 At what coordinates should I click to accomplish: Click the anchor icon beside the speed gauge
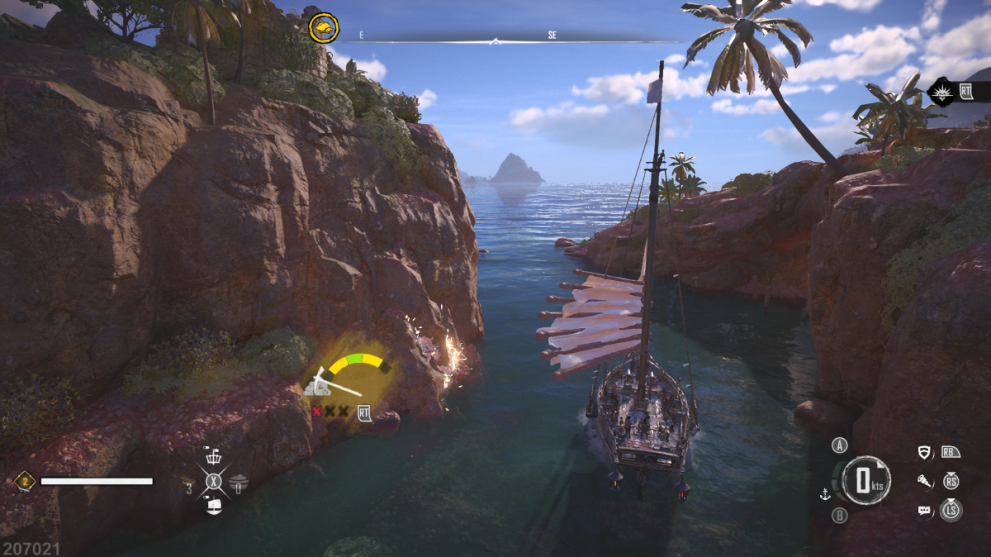tap(826, 493)
